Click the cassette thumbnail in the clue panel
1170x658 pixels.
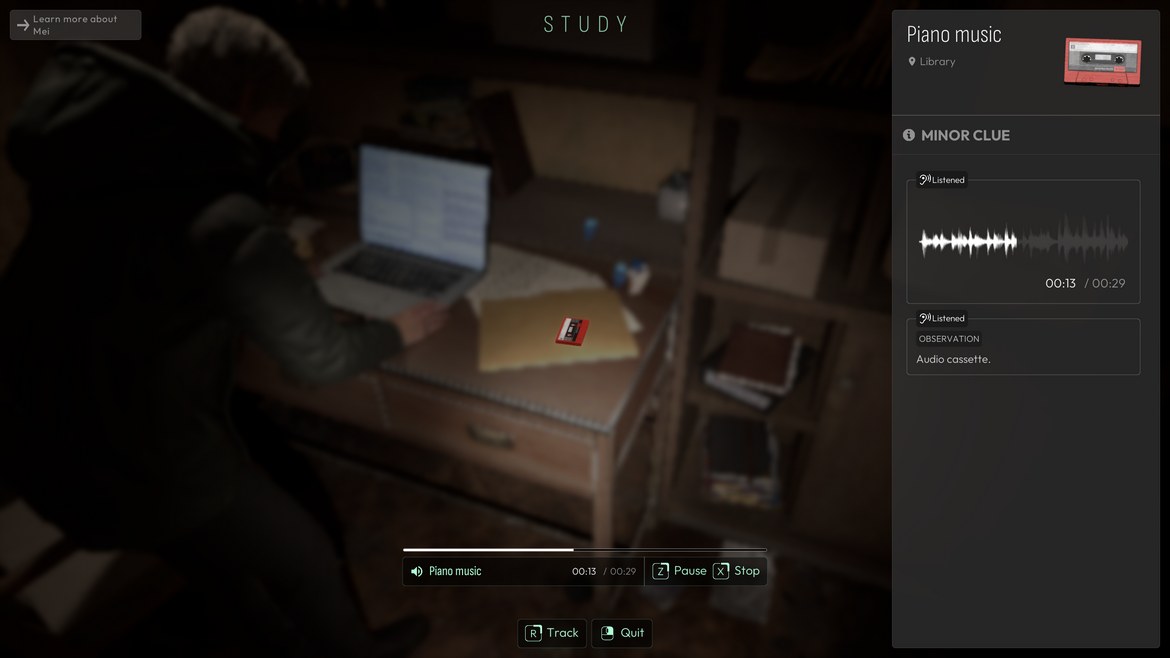1102,61
